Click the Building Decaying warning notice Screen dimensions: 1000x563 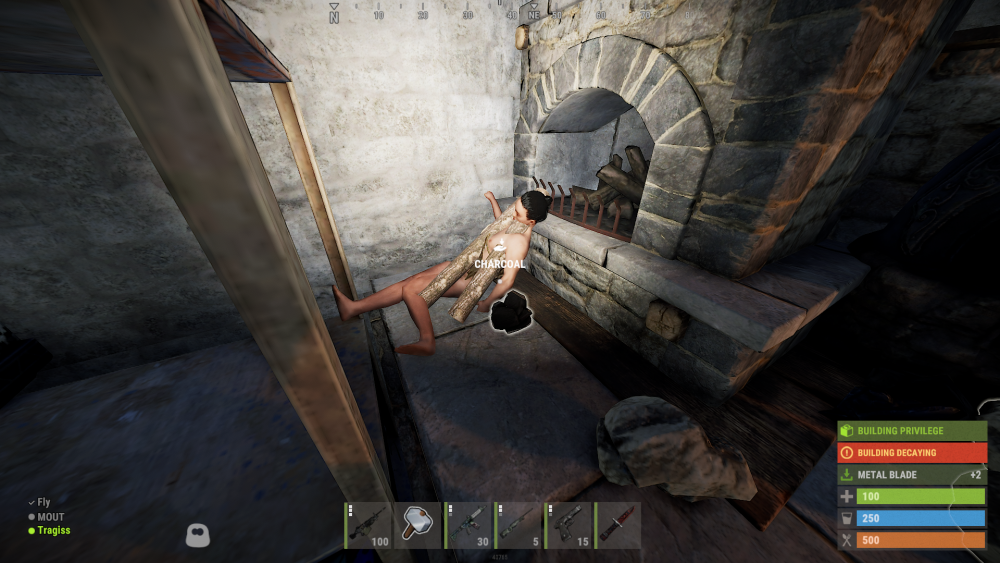click(912, 453)
